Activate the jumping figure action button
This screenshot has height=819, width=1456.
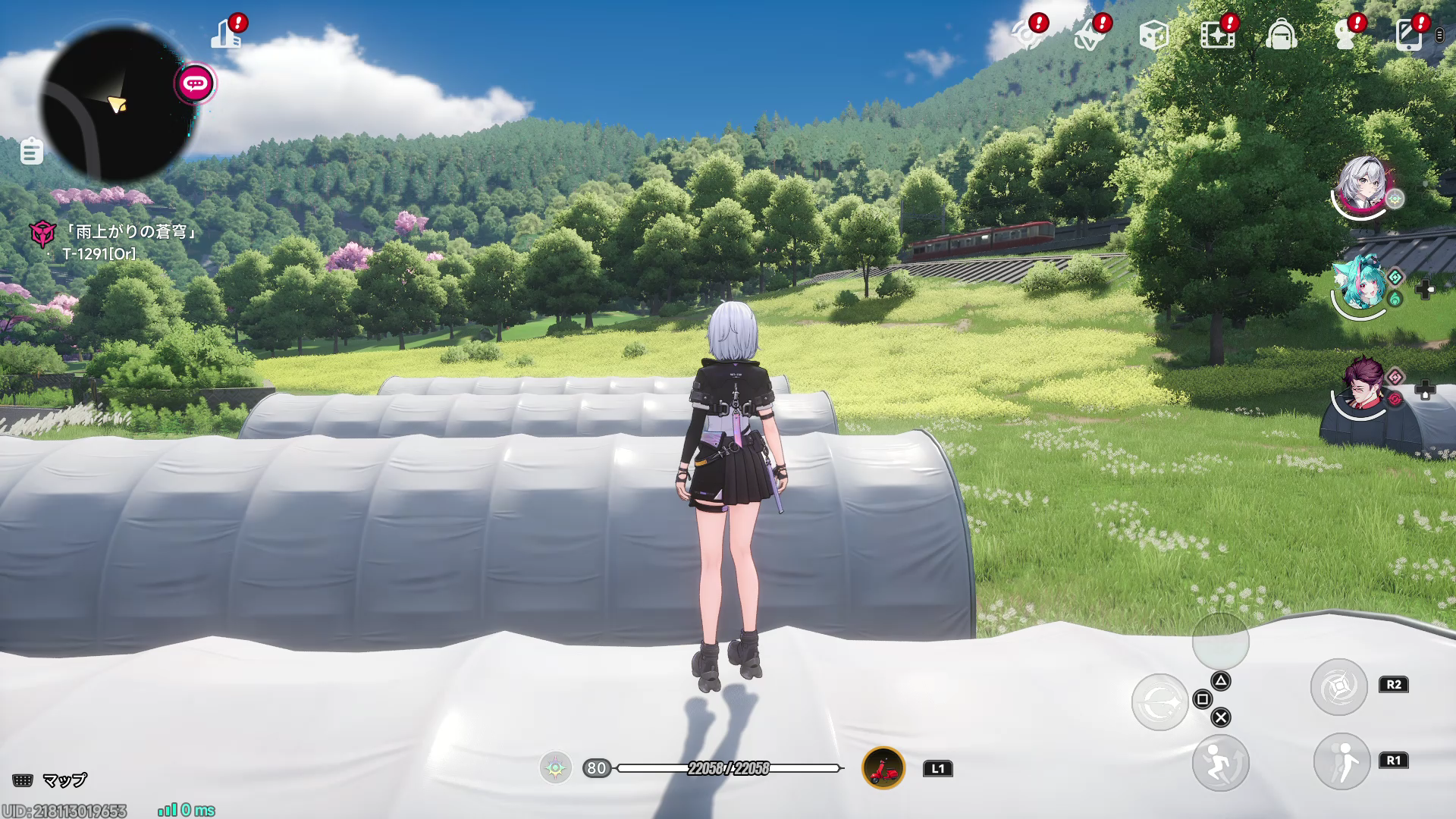pos(1220,762)
